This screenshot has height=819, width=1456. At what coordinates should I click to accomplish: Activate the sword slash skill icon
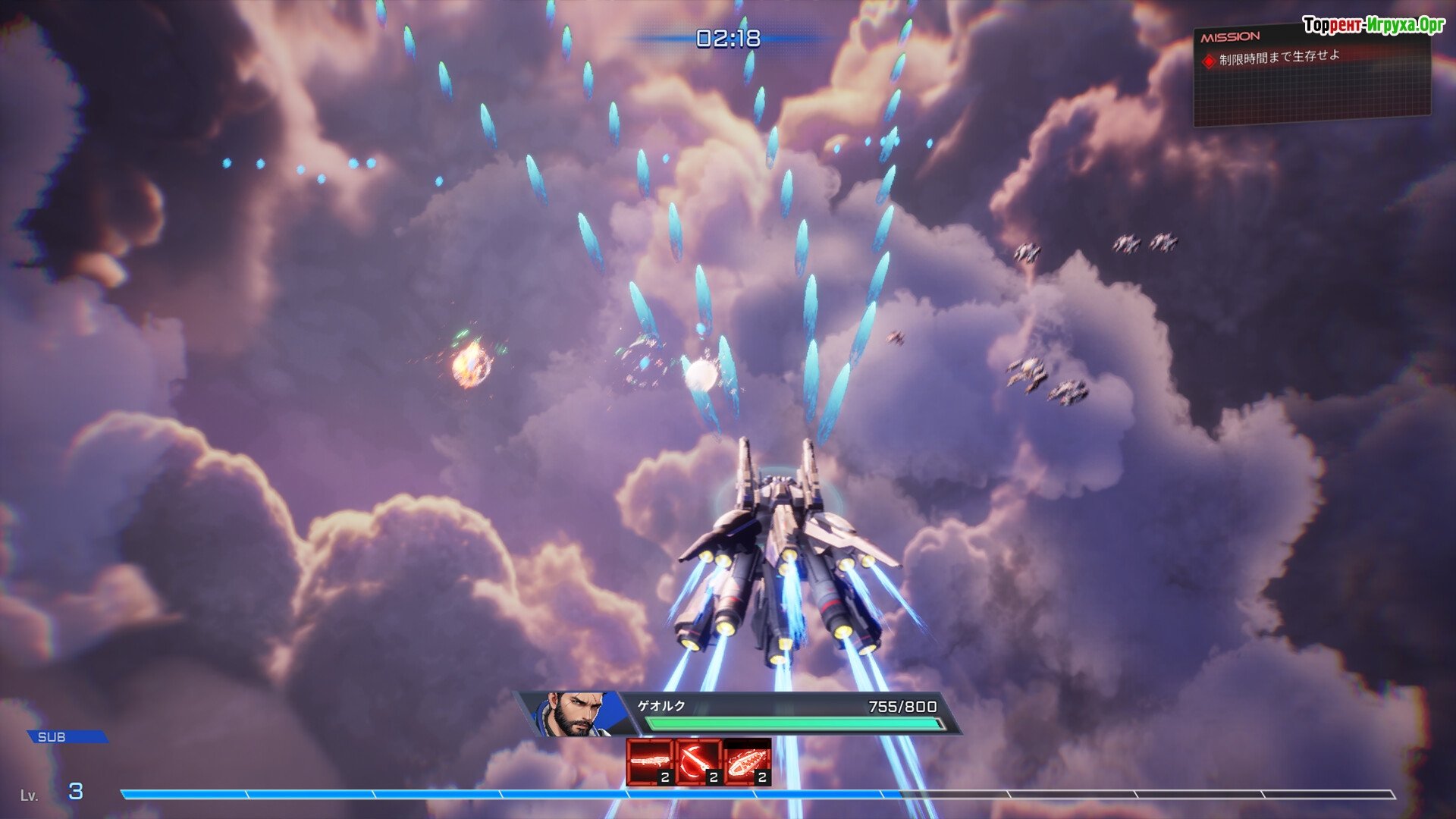698,761
